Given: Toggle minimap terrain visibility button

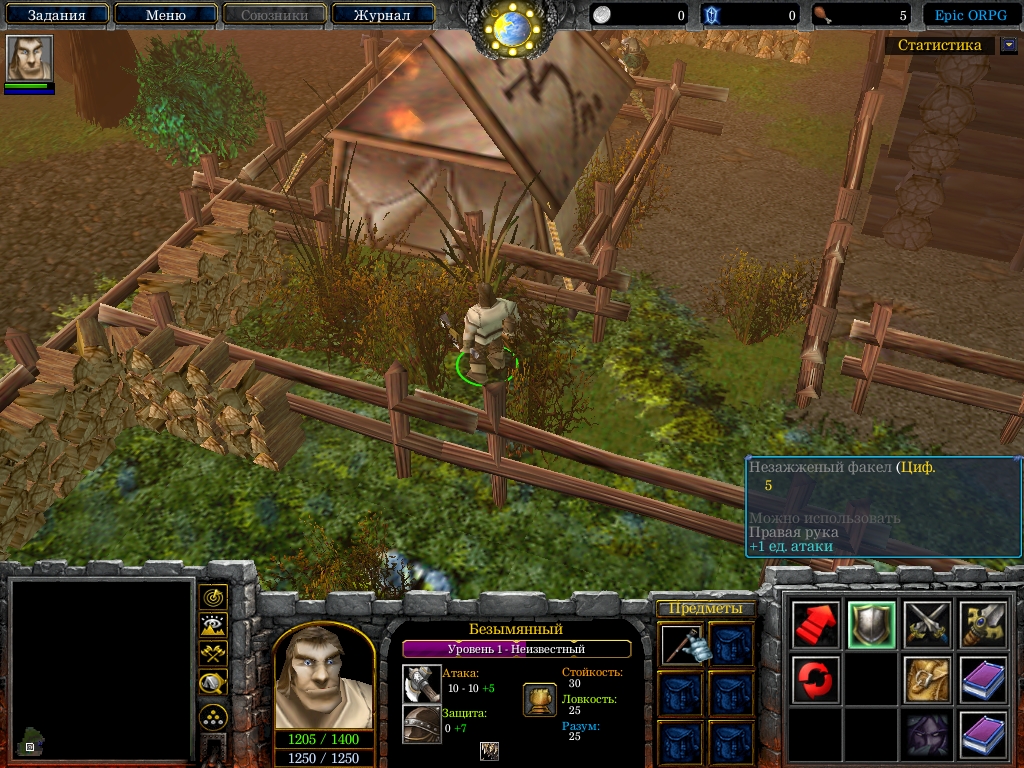Looking at the screenshot, I should click(213, 625).
